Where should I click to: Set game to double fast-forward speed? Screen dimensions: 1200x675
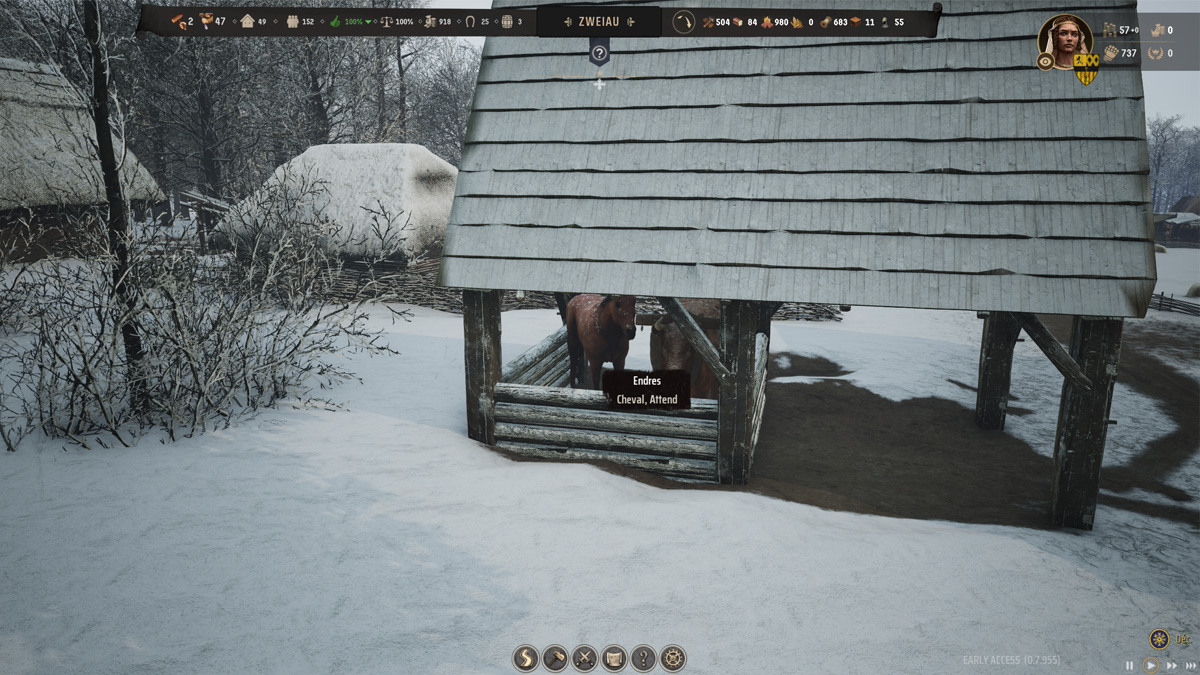click(x=1171, y=665)
